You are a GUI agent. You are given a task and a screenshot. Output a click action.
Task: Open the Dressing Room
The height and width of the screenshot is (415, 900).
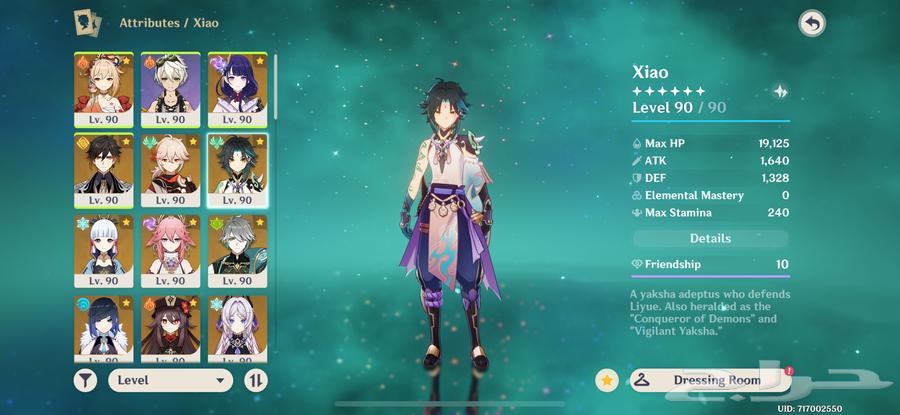pos(708,380)
